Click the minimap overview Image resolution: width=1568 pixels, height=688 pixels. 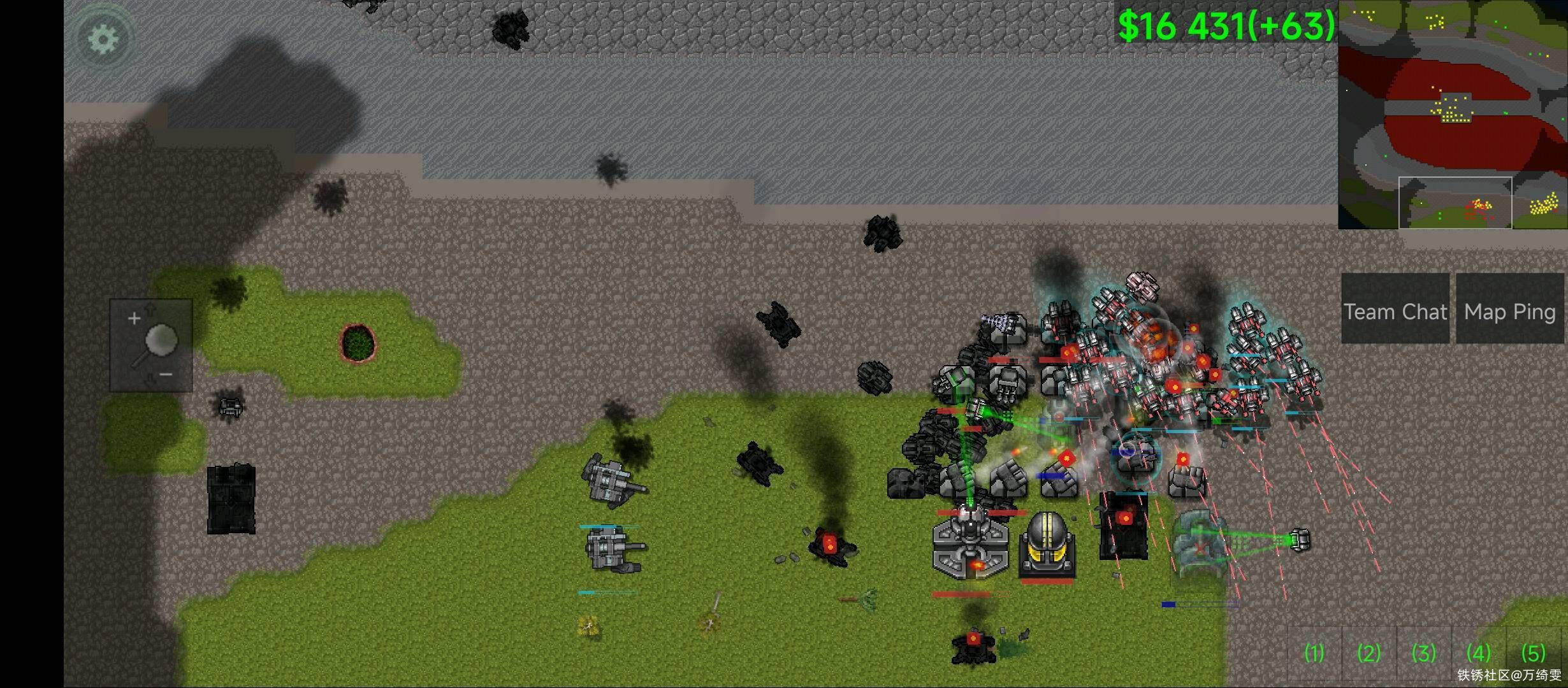click(1452, 115)
